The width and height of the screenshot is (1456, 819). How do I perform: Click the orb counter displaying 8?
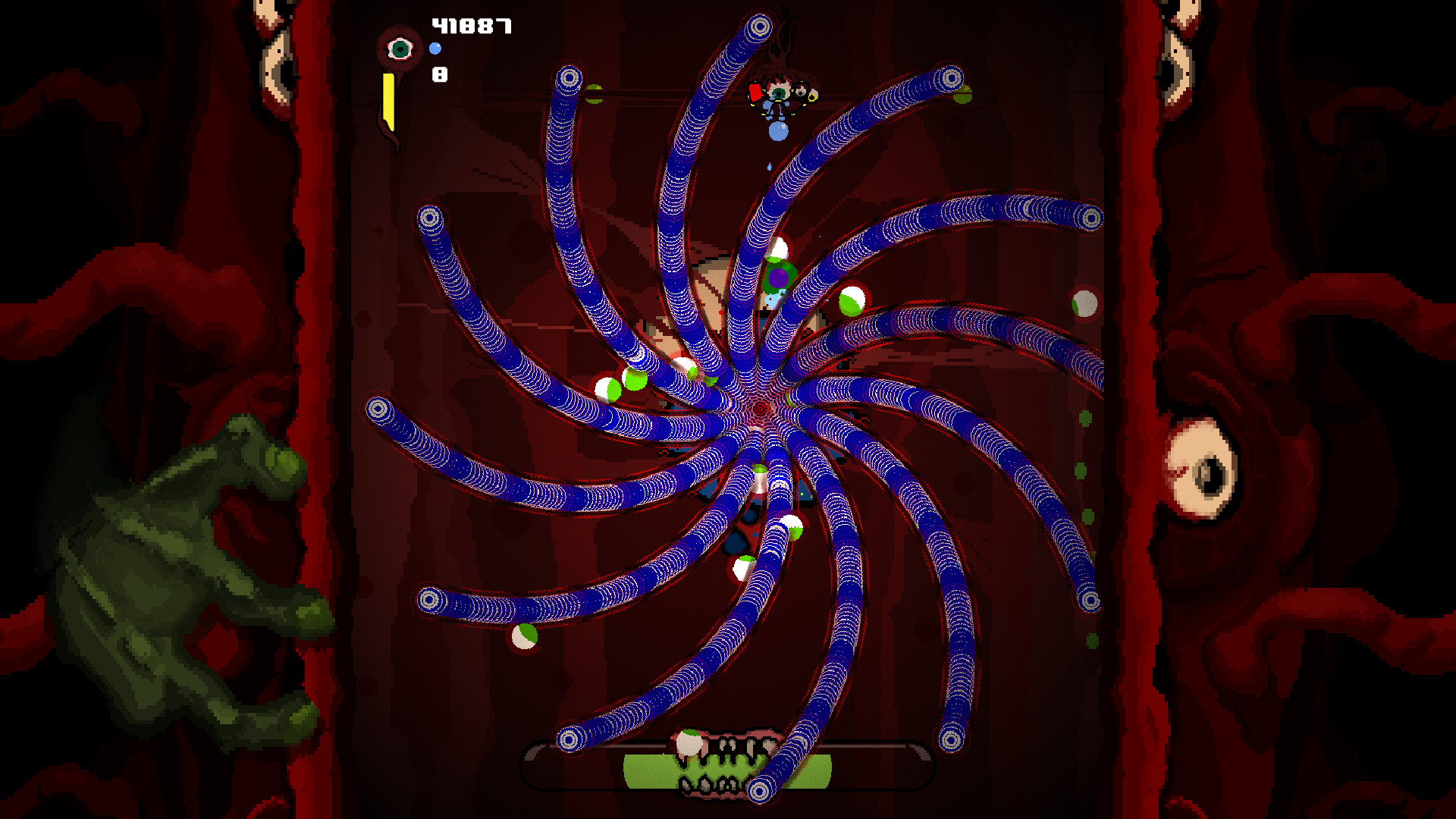pyautogui.click(x=438, y=75)
